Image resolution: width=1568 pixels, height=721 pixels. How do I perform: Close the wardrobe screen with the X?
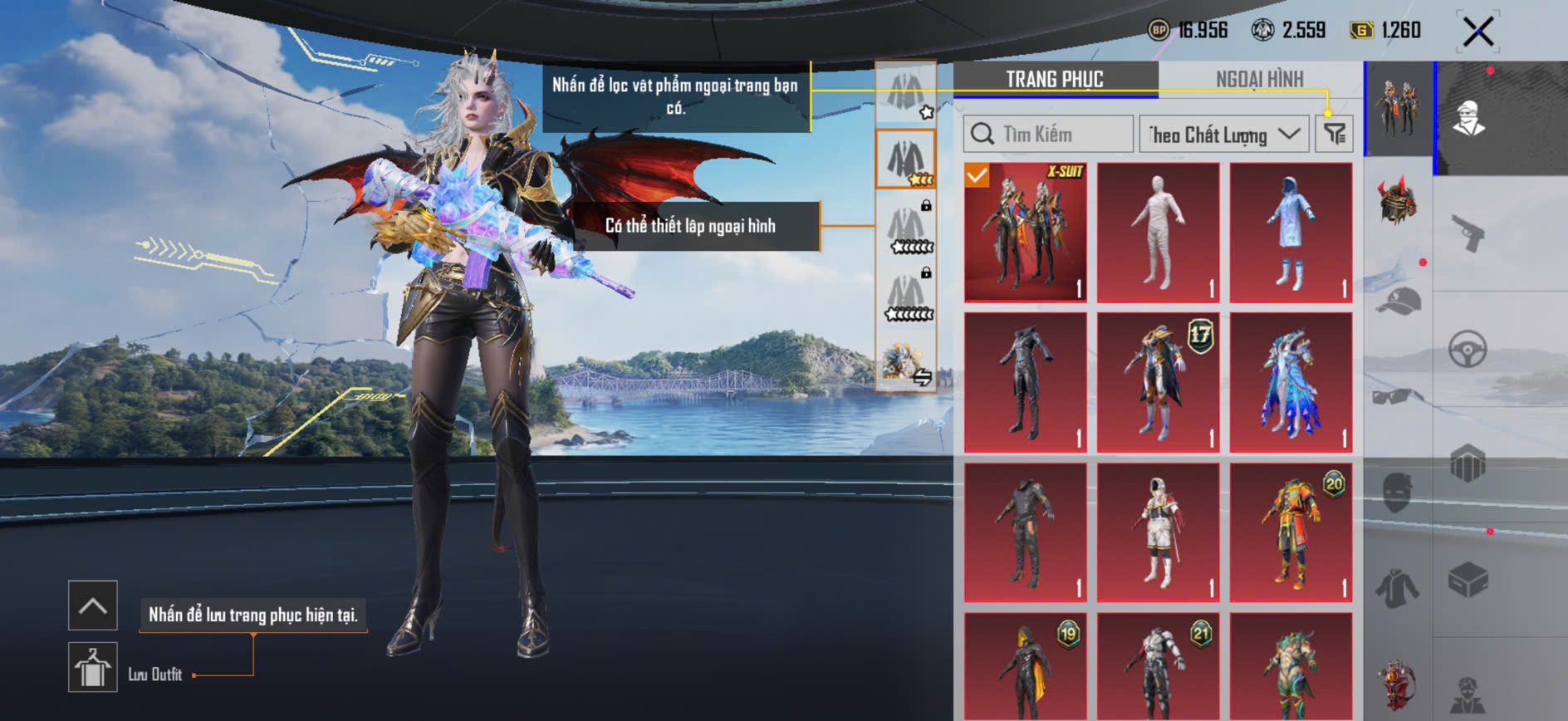tap(1478, 32)
